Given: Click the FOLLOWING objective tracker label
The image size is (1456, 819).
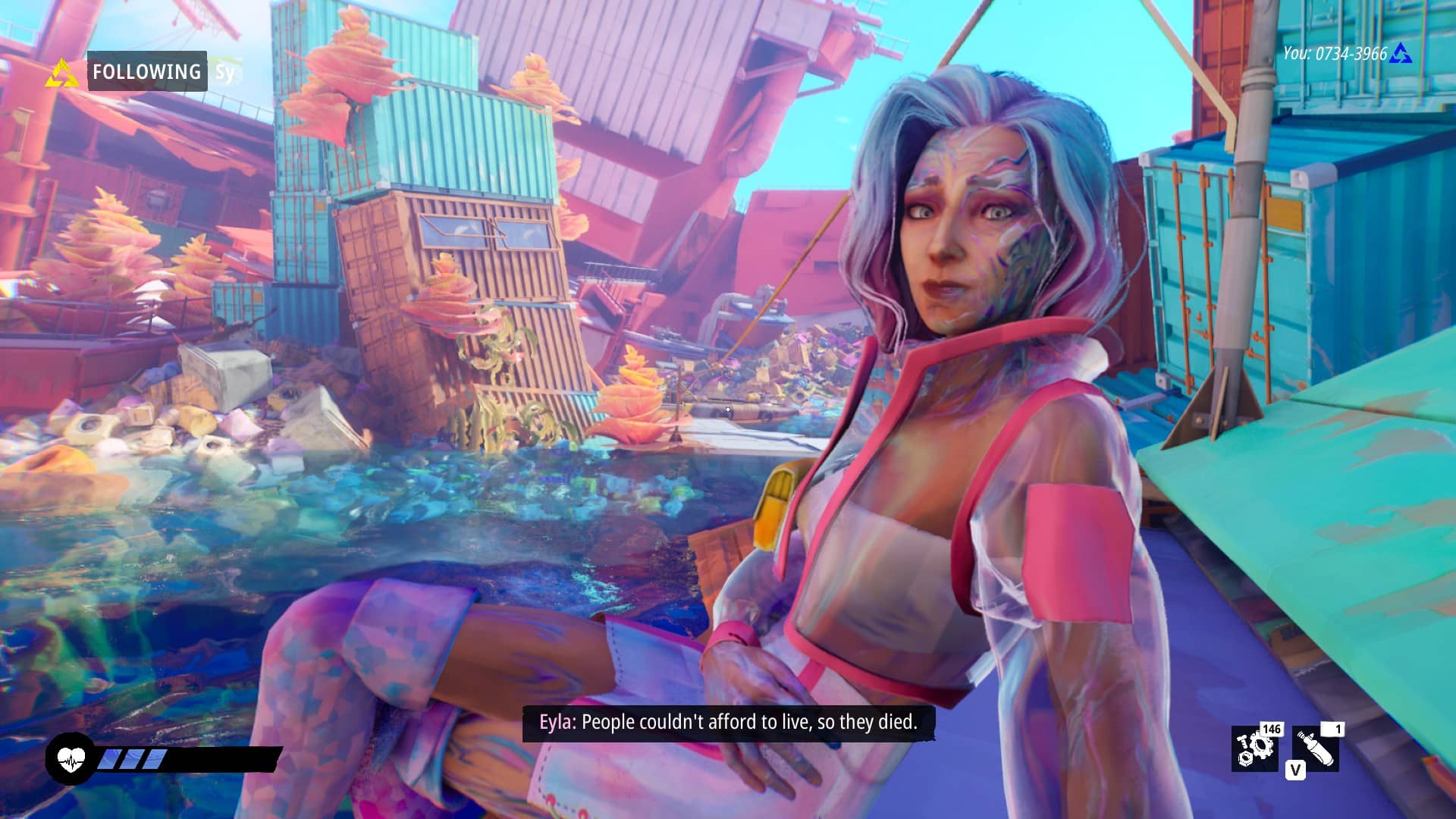Looking at the screenshot, I should coord(147,71).
